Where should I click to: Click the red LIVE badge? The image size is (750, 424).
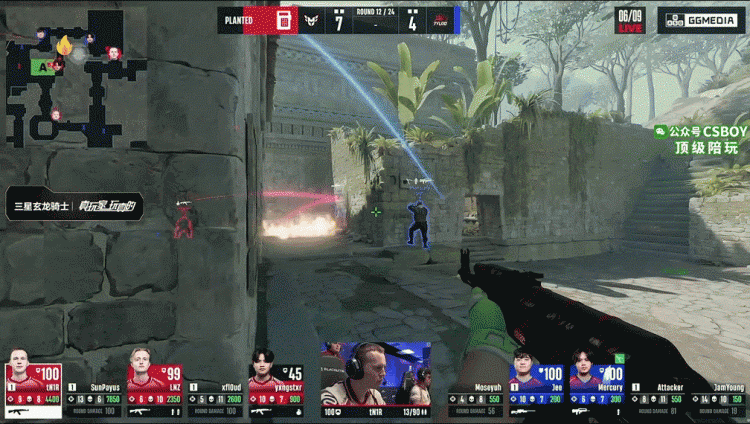(x=630, y=28)
